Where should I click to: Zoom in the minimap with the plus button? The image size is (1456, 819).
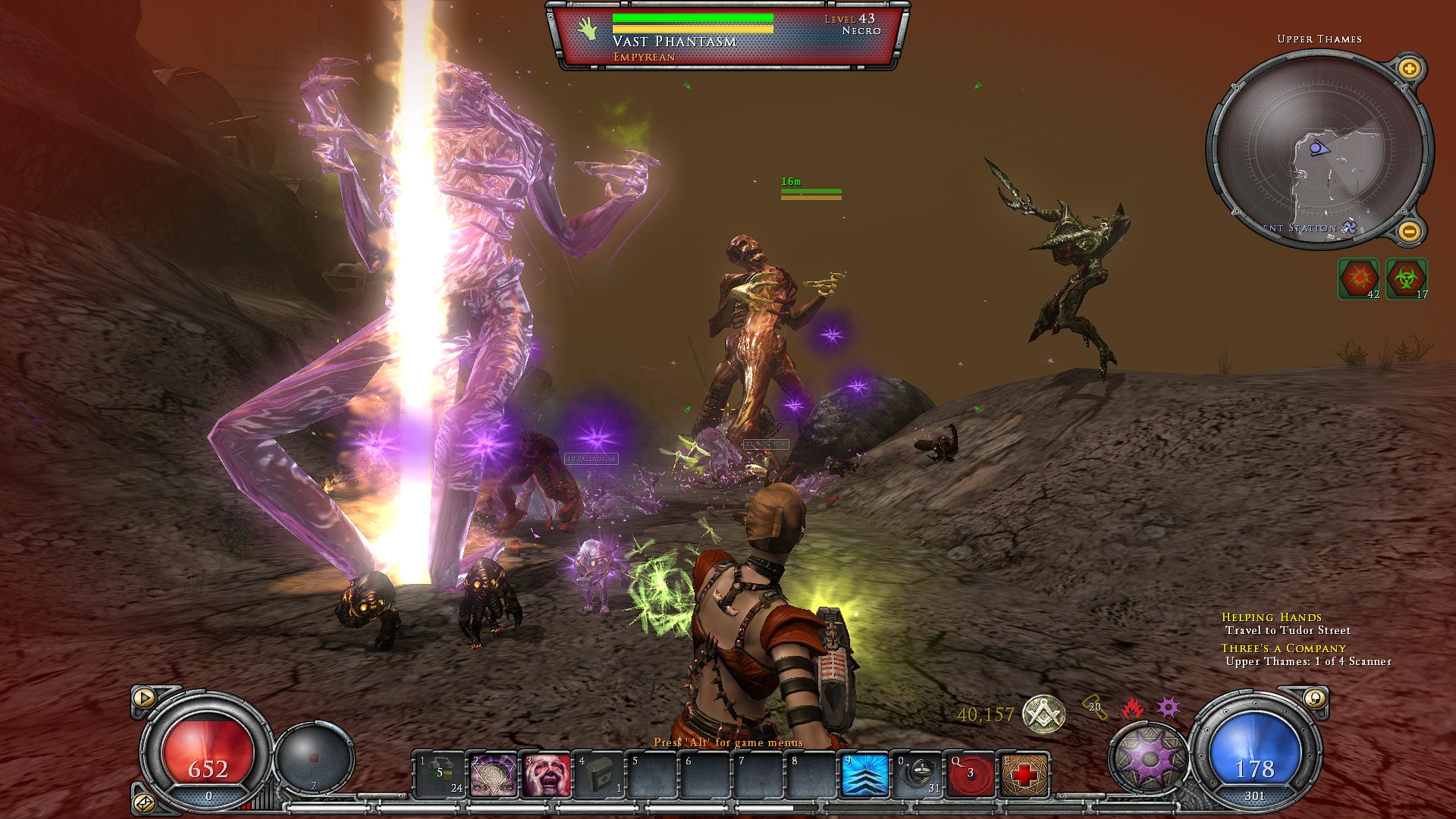tap(1409, 70)
